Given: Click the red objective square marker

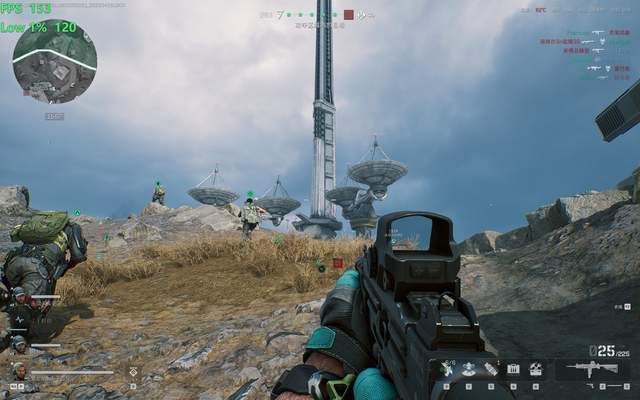Looking at the screenshot, I should click(338, 263).
